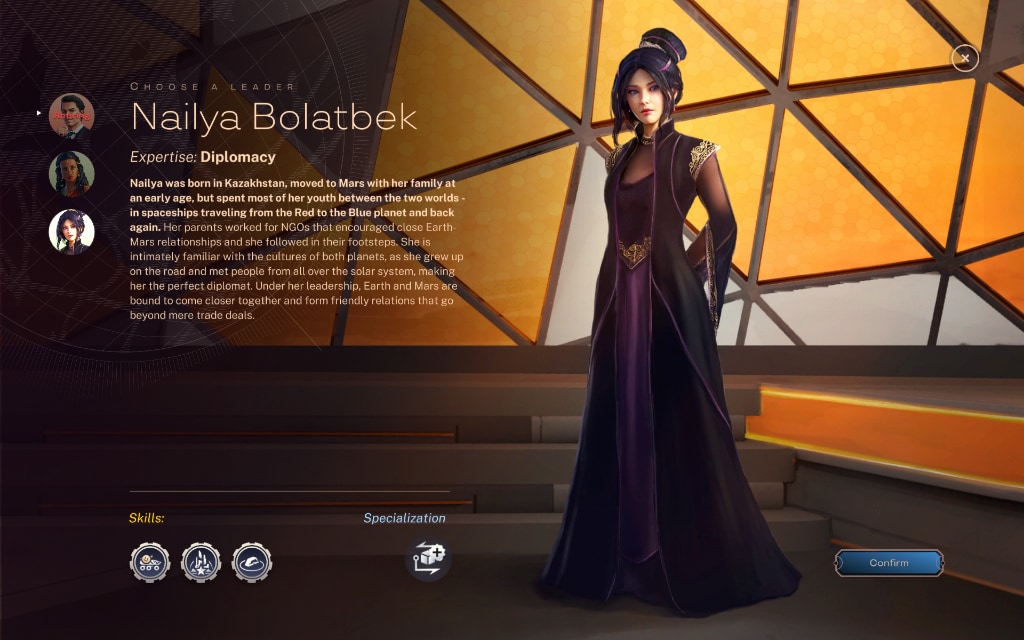
Task: Select the retiring male leader portrait
Action: click(72, 116)
